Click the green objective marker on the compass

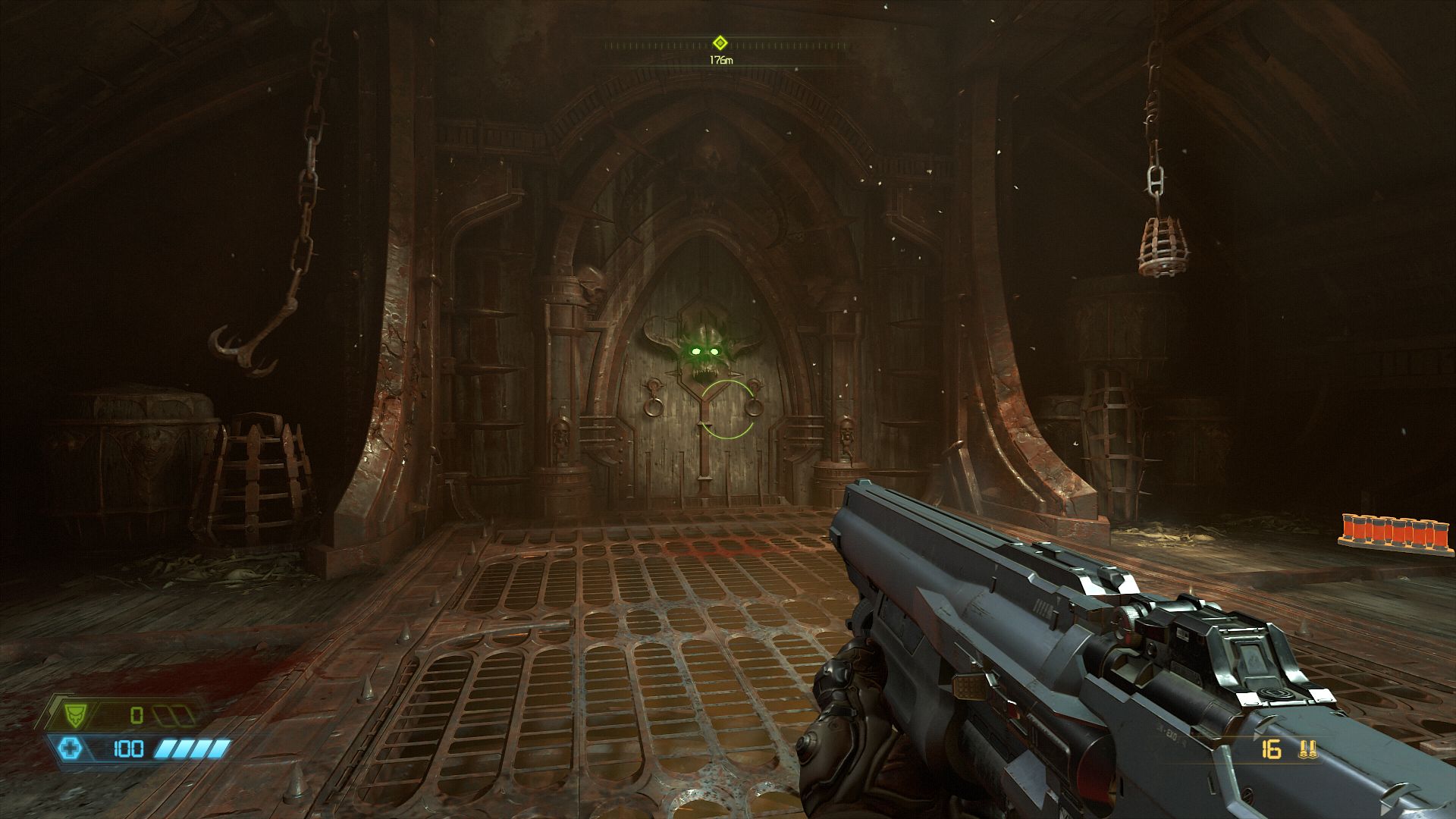(x=720, y=43)
